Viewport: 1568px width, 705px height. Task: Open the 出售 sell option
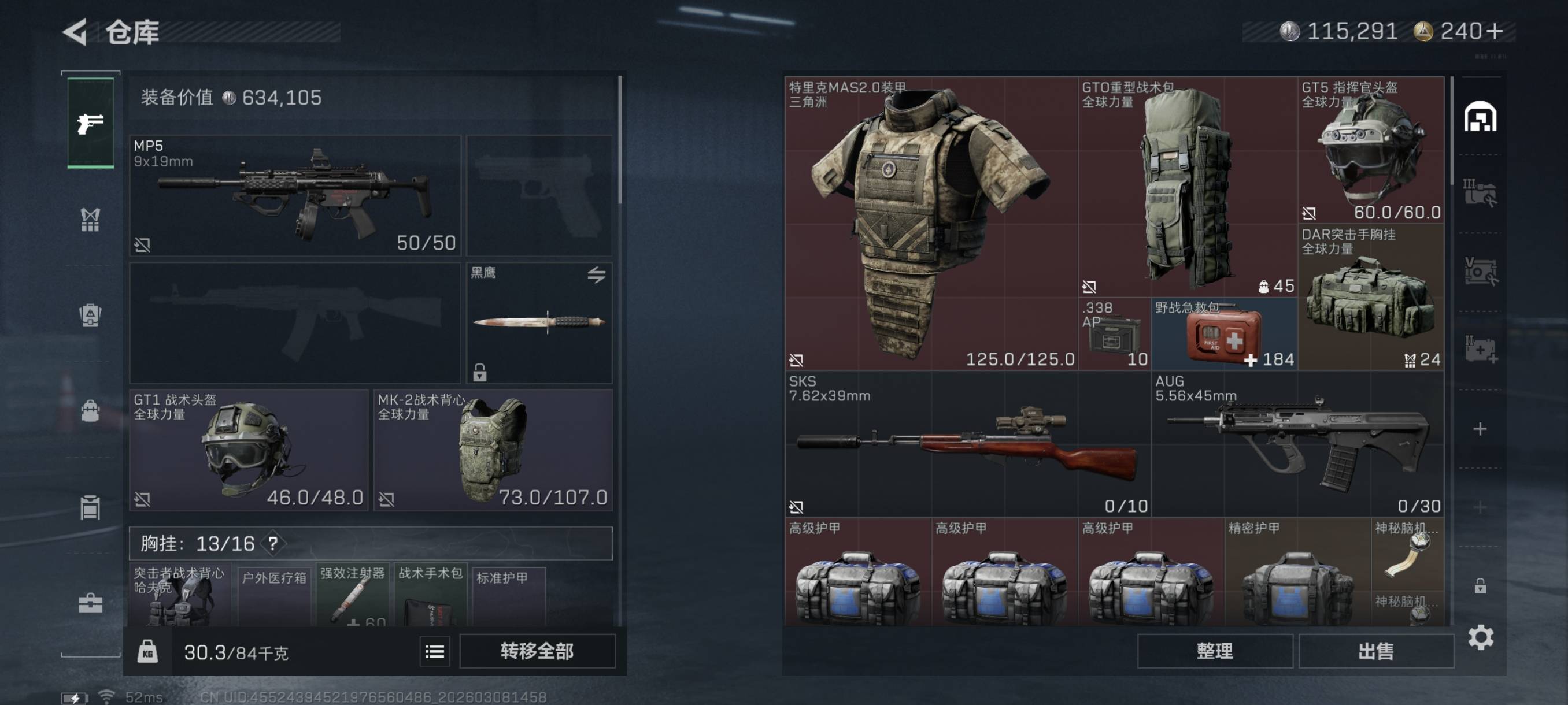tap(1375, 651)
